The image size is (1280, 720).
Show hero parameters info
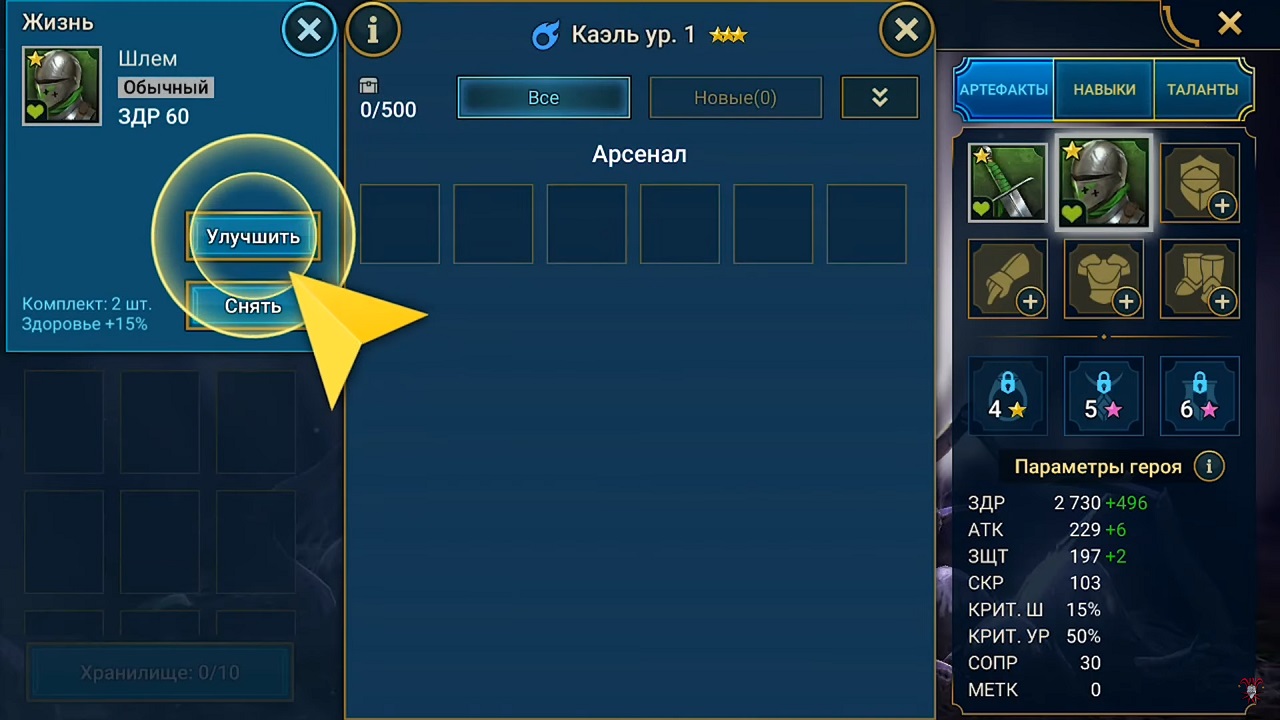[x=1209, y=466]
